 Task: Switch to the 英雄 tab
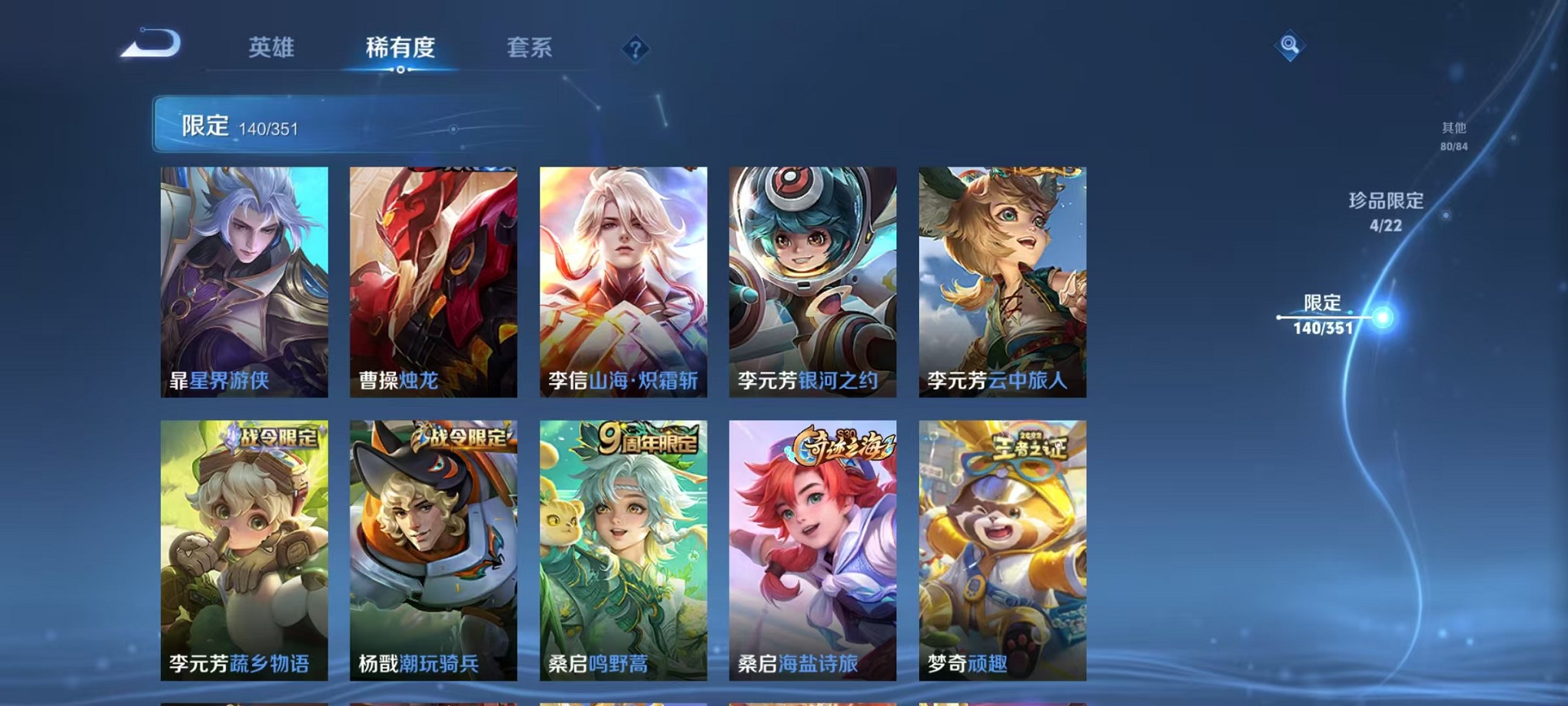pos(273,48)
